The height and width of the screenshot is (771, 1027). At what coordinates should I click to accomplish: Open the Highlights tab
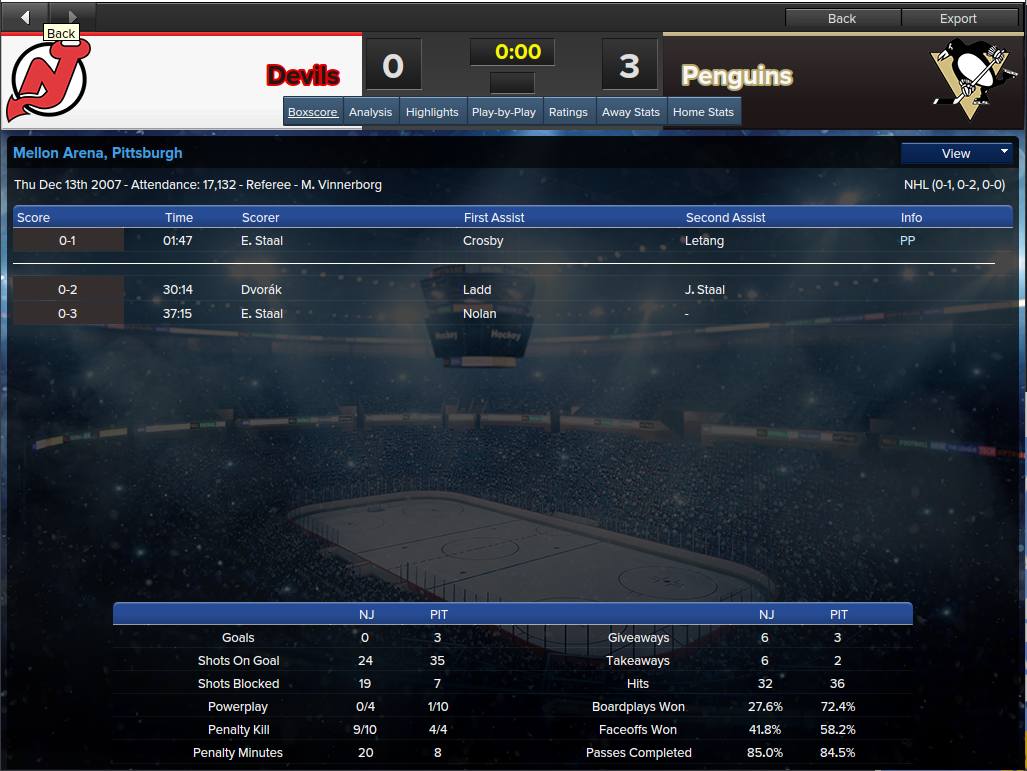432,112
